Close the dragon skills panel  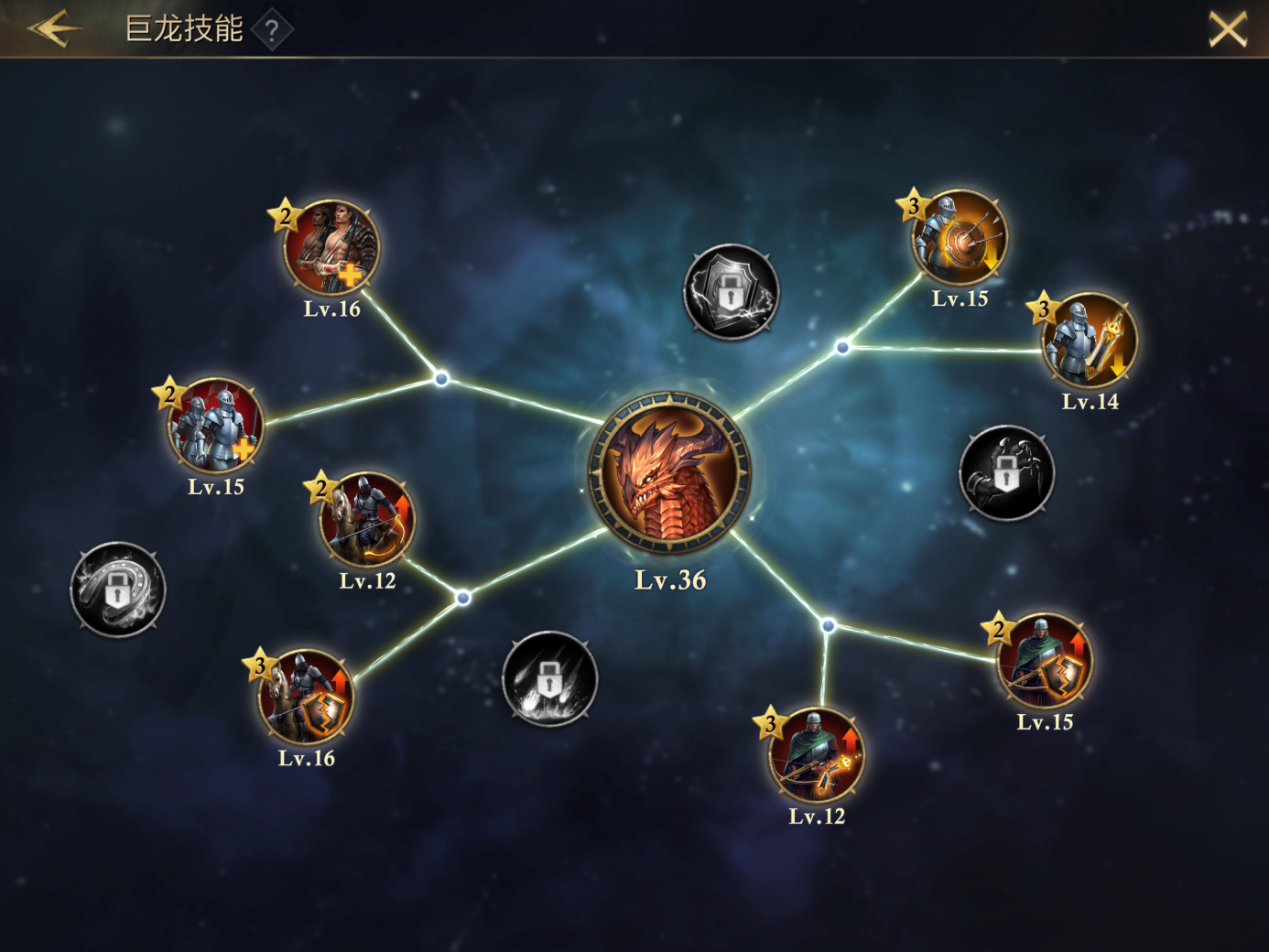pyautogui.click(x=1227, y=30)
